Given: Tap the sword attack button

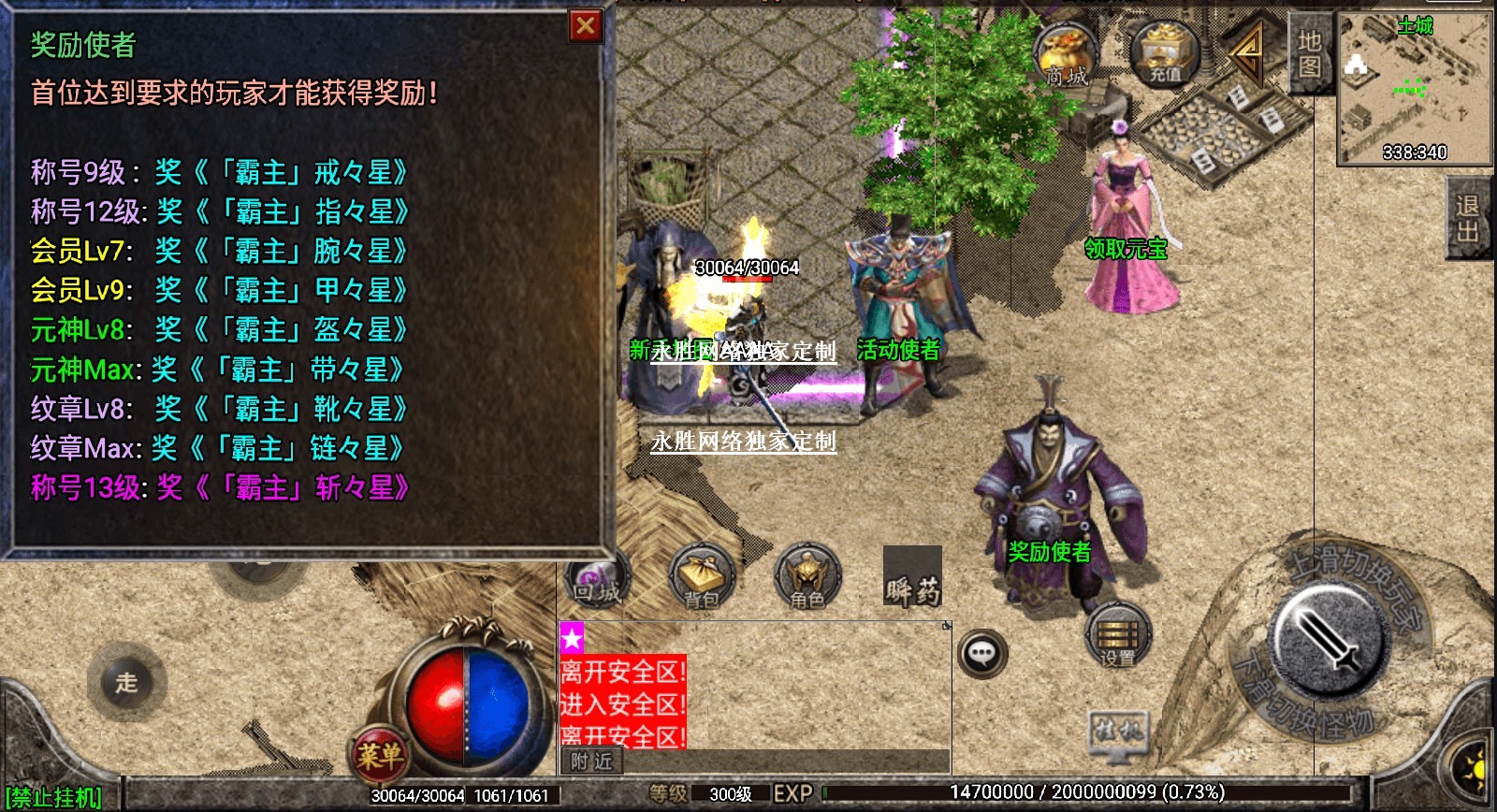Looking at the screenshot, I should [x=1329, y=641].
